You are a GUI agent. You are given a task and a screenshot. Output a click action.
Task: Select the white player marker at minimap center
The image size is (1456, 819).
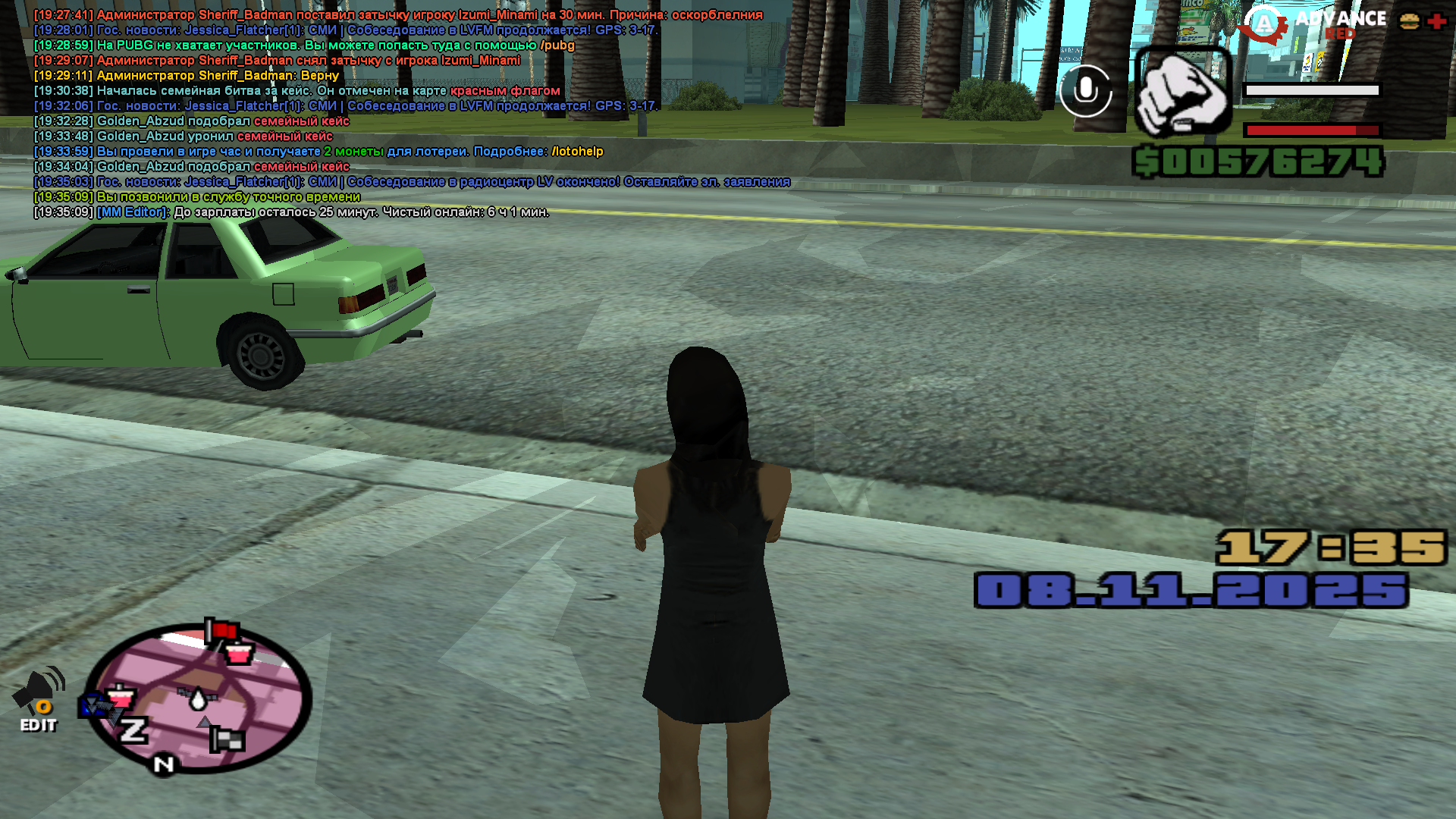[199, 698]
